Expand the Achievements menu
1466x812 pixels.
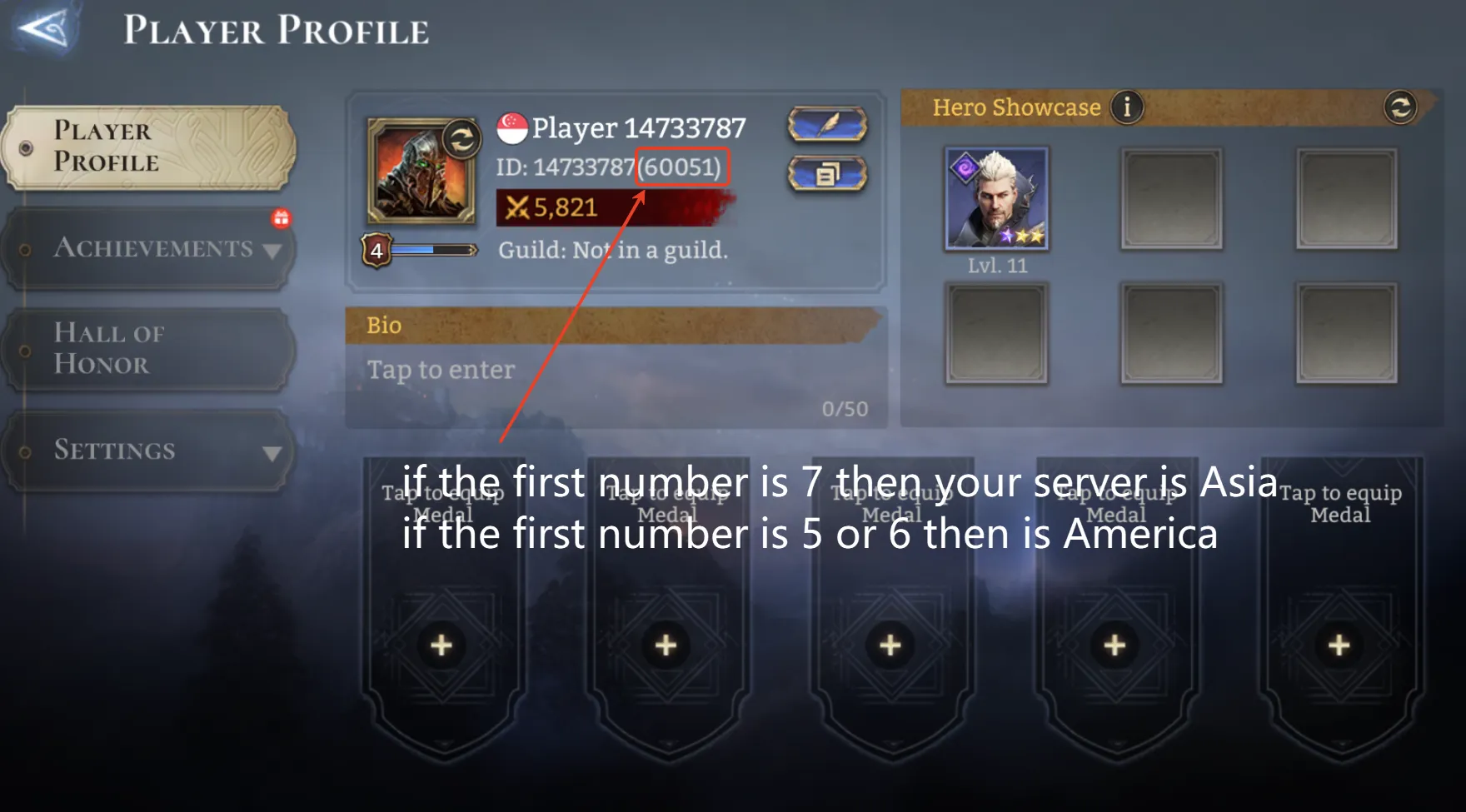148,248
